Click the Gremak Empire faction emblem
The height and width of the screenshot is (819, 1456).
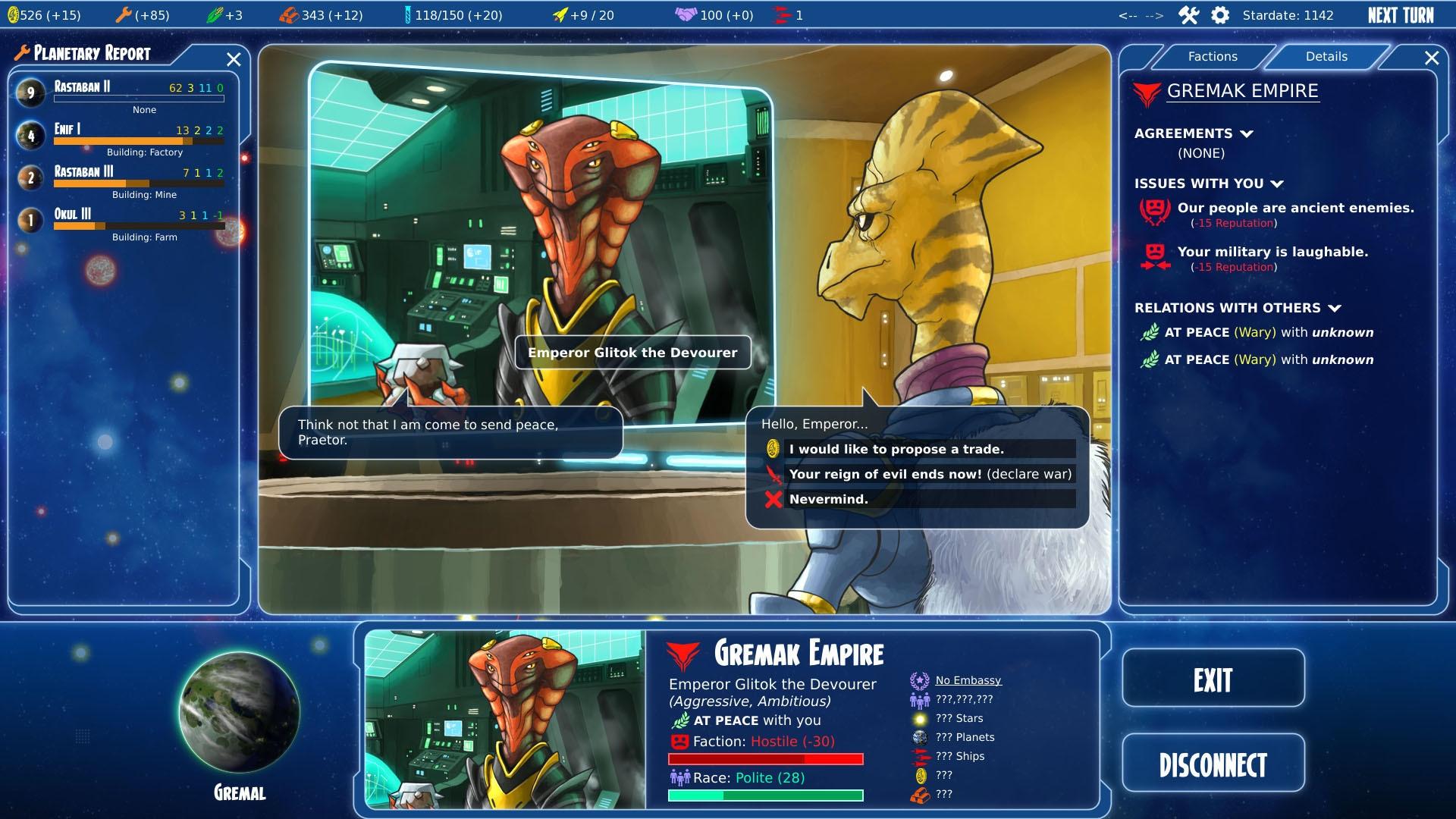1147,90
